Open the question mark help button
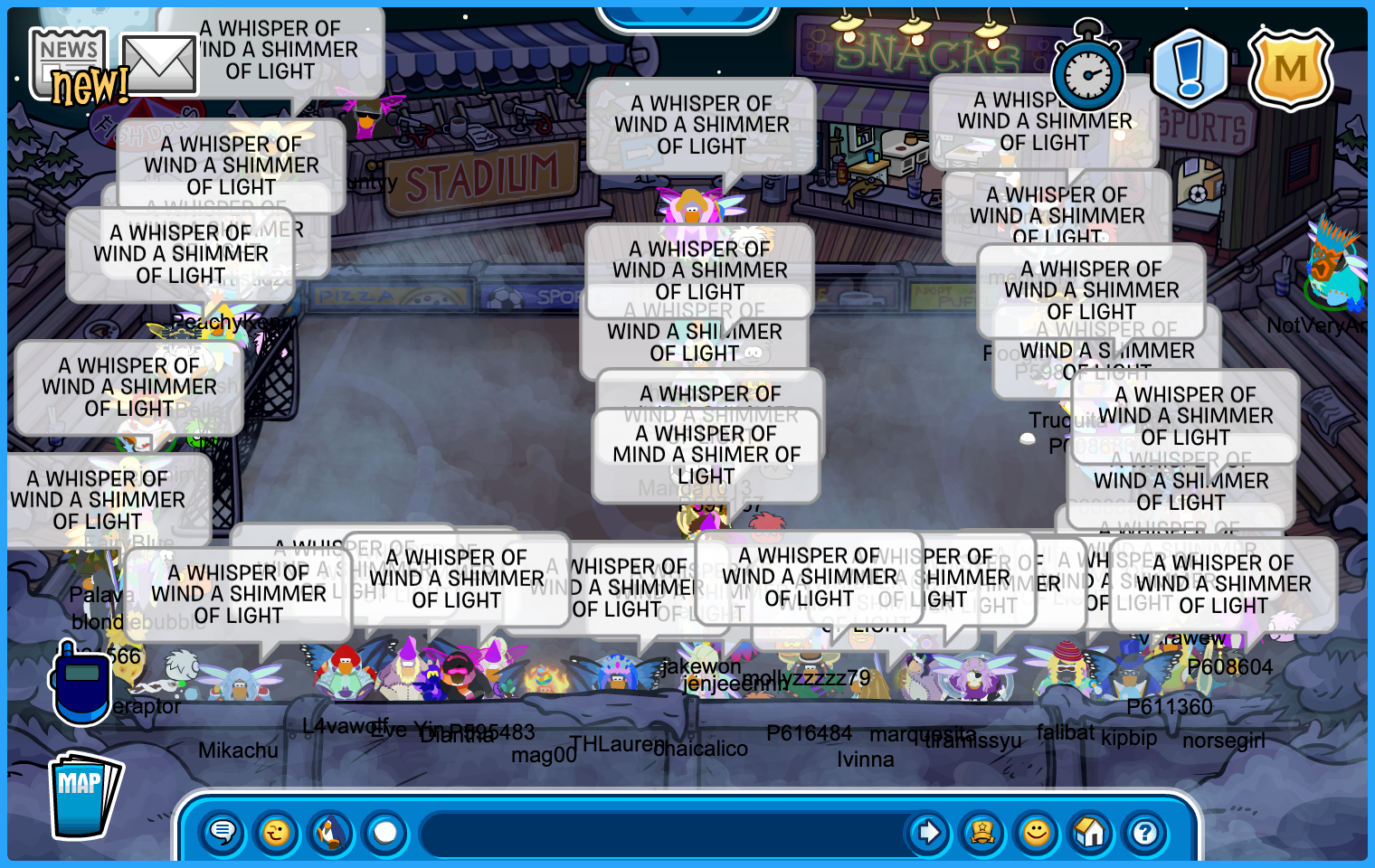Screen dimensions: 1375x868 click(x=1145, y=832)
